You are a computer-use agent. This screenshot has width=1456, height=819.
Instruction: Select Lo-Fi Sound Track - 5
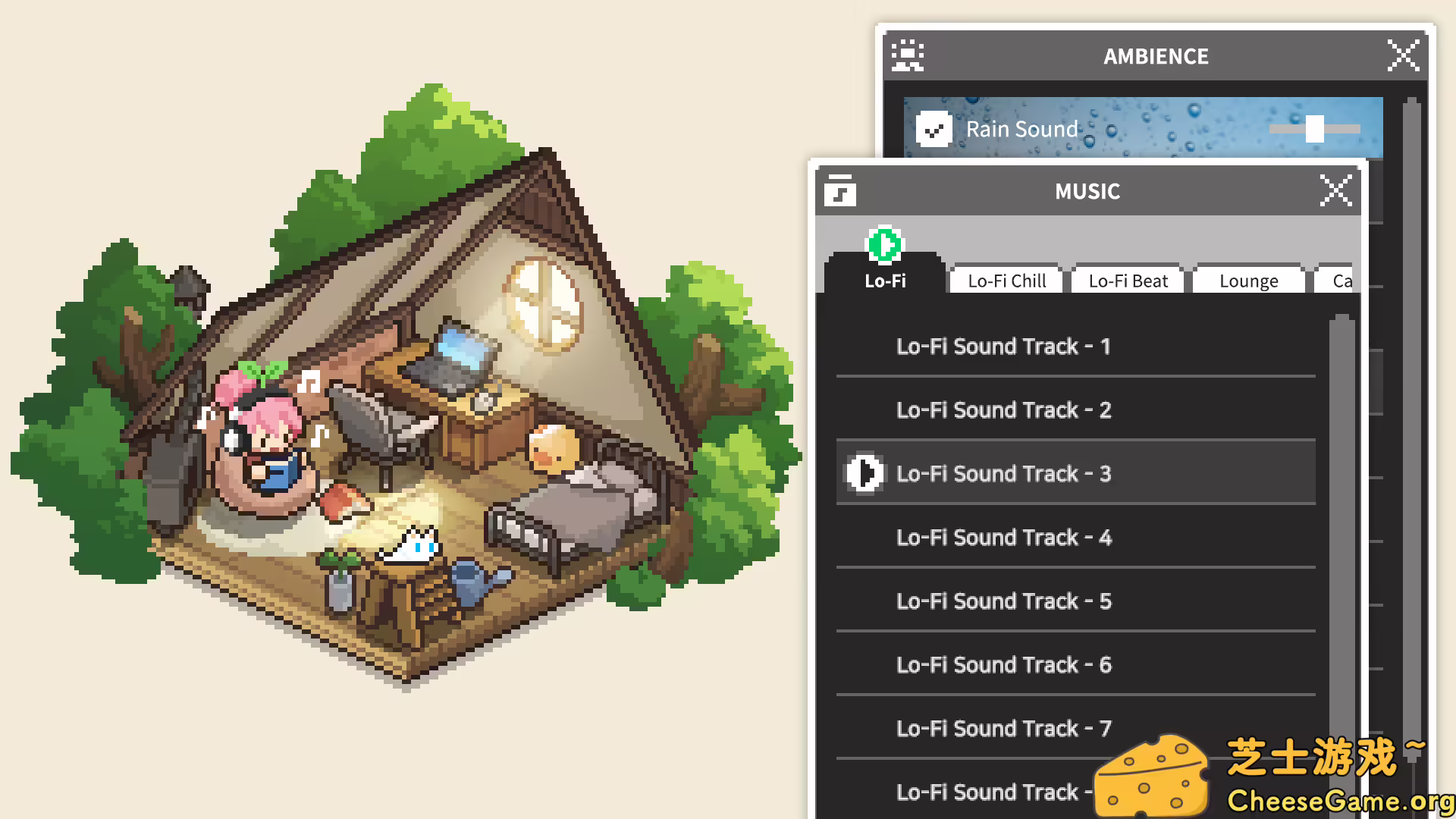pyautogui.click(x=1003, y=601)
